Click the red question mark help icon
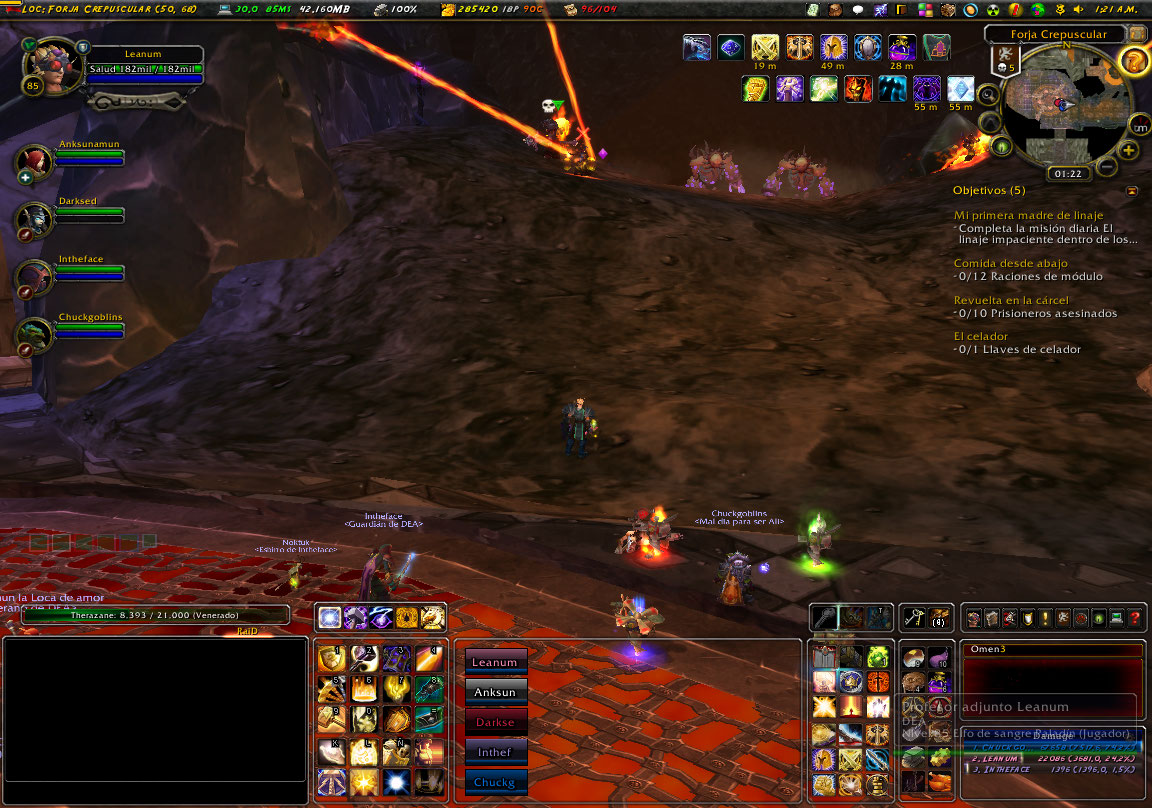The height and width of the screenshot is (808, 1152). pyautogui.click(x=1135, y=619)
